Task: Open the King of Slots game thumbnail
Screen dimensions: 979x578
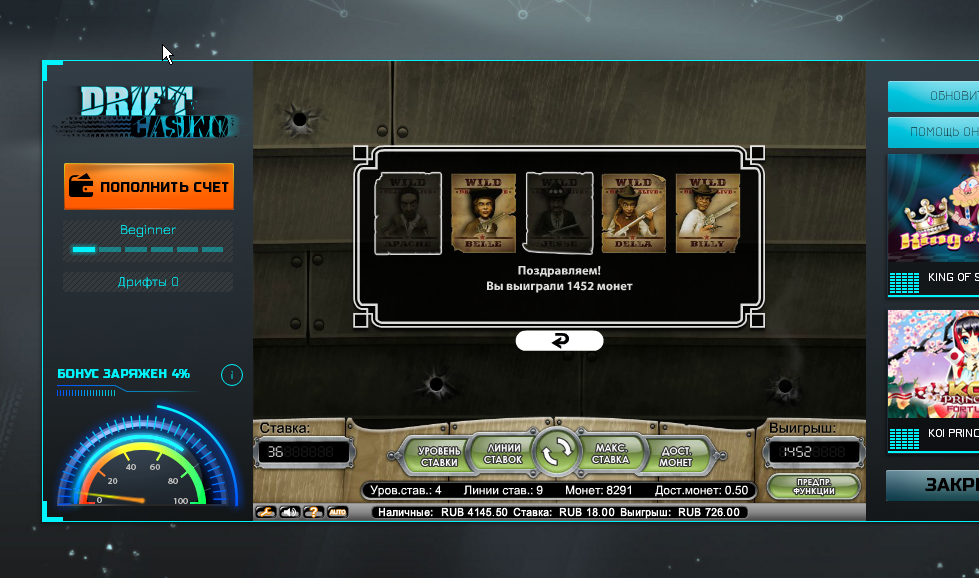Action: click(x=933, y=224)
